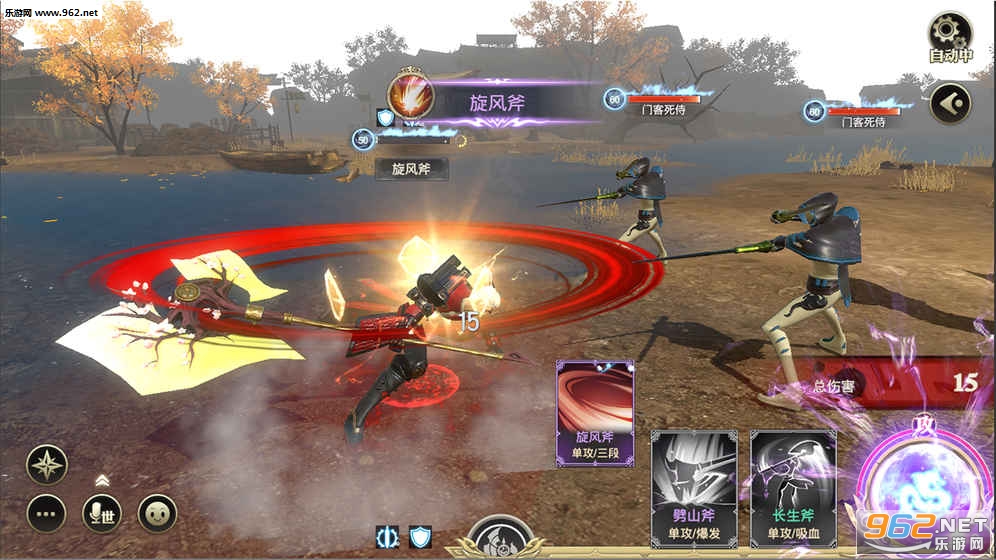This screenshot has height=560, width=996.
Task: Select the 旋风斧 skill card
Action: (x=595, y=413)
